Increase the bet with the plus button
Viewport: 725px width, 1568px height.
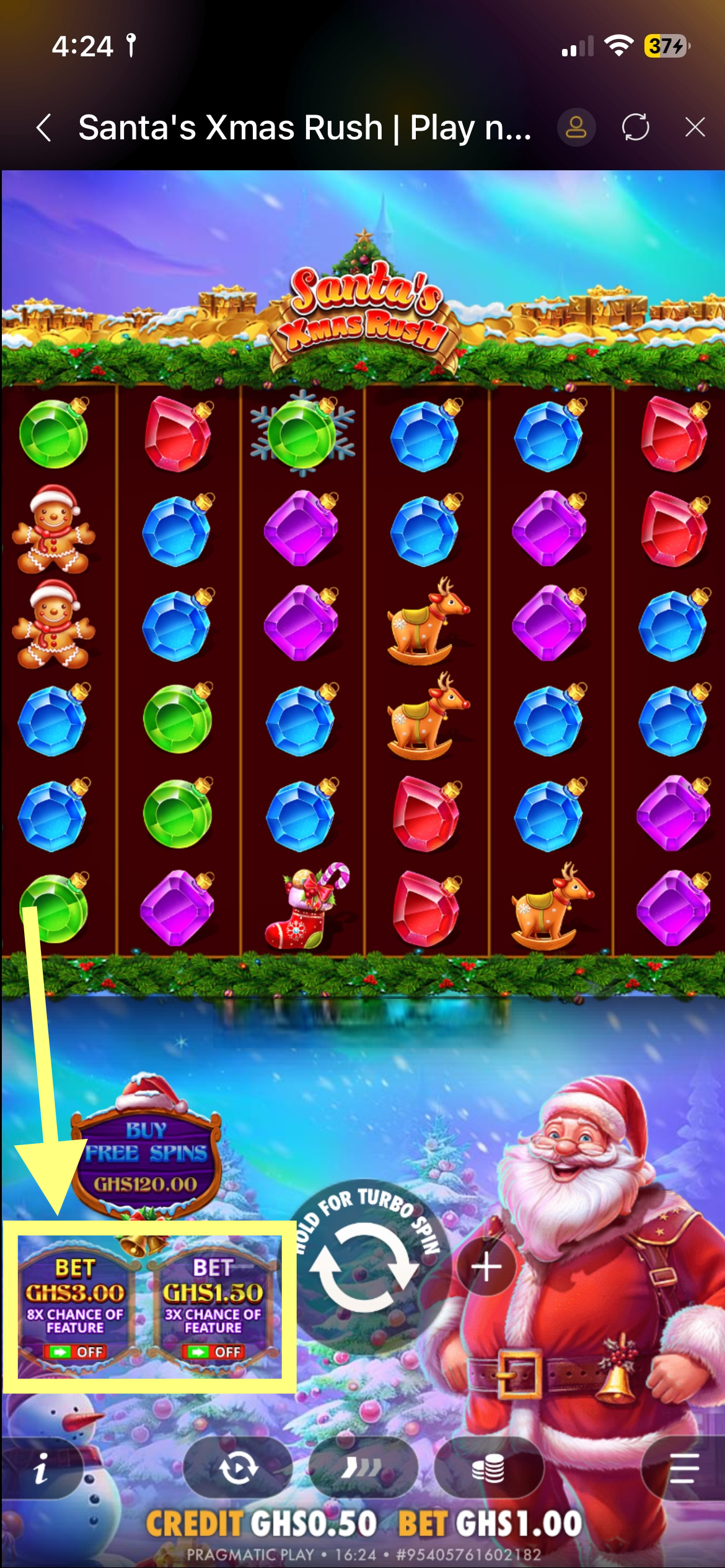[x=486, y=1267]
